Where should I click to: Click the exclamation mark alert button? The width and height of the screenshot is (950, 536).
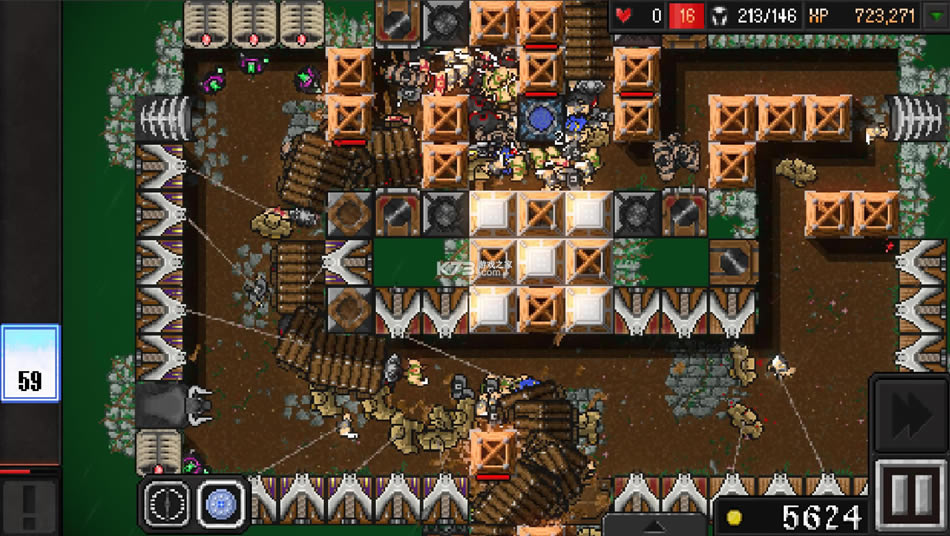tap(29, 506)
